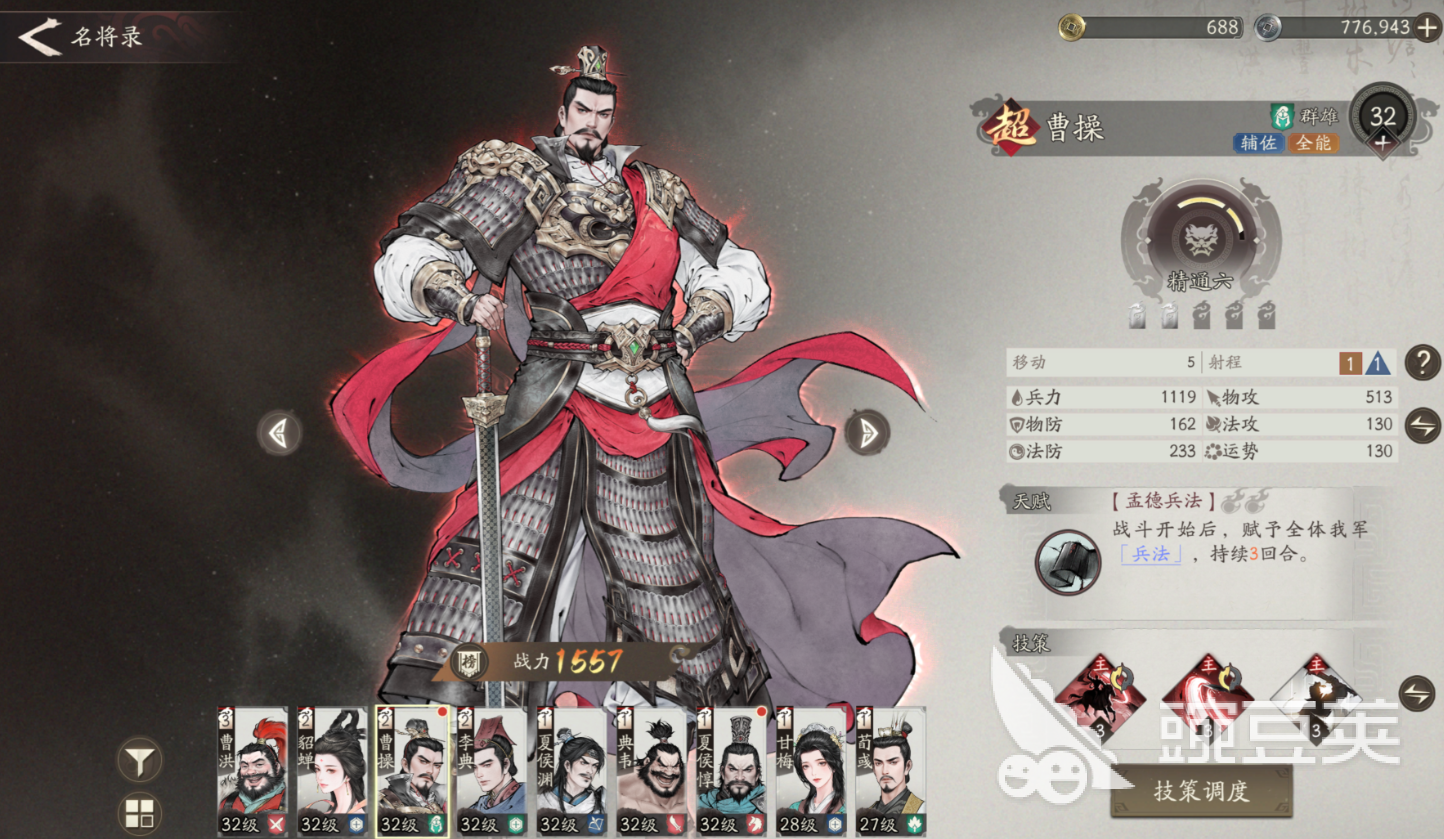Add currency with the top-right plus button
1444x839 pixels.
point(1427,27)
